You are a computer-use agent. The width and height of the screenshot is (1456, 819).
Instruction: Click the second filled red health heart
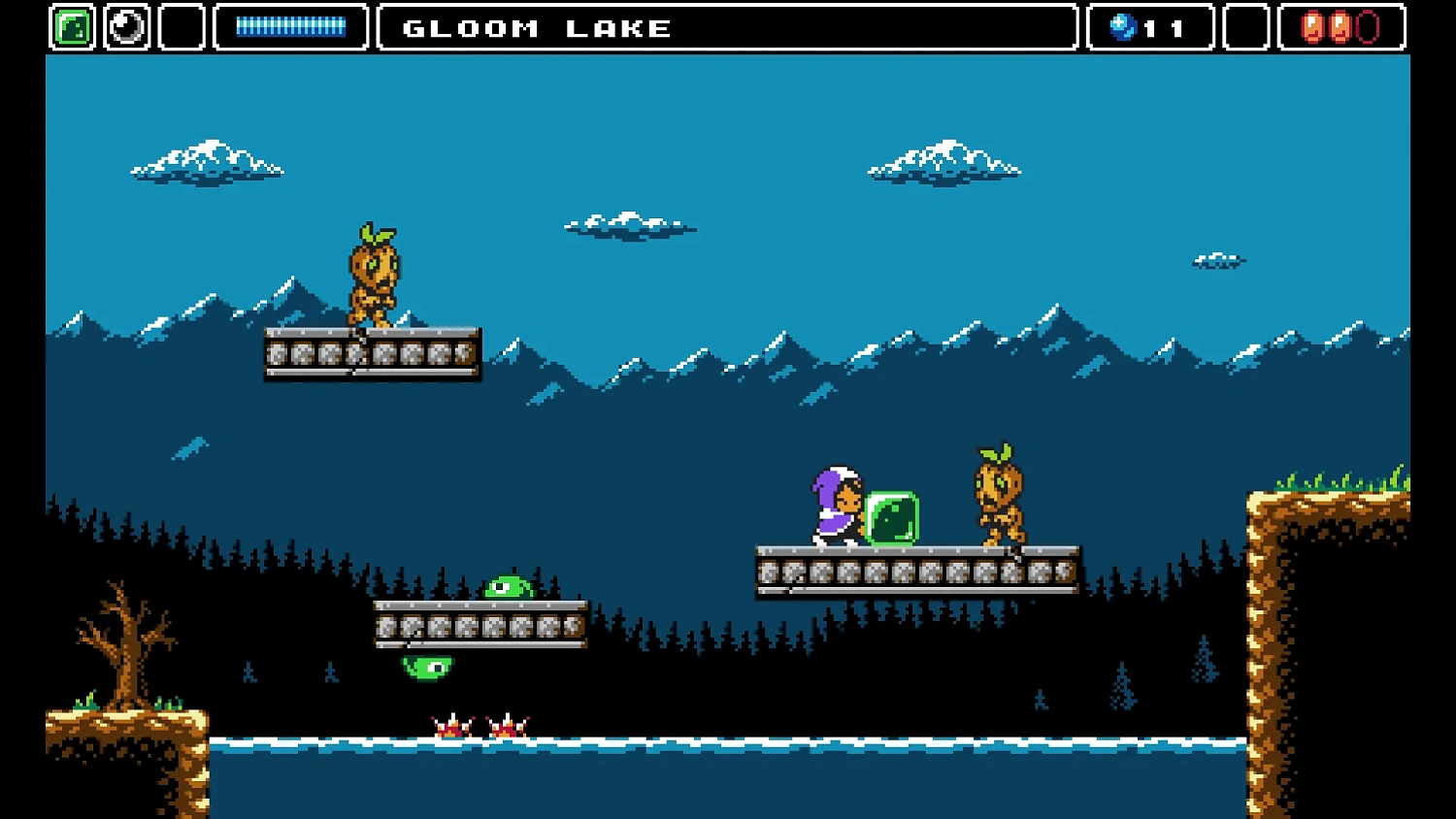[1341, 27]
